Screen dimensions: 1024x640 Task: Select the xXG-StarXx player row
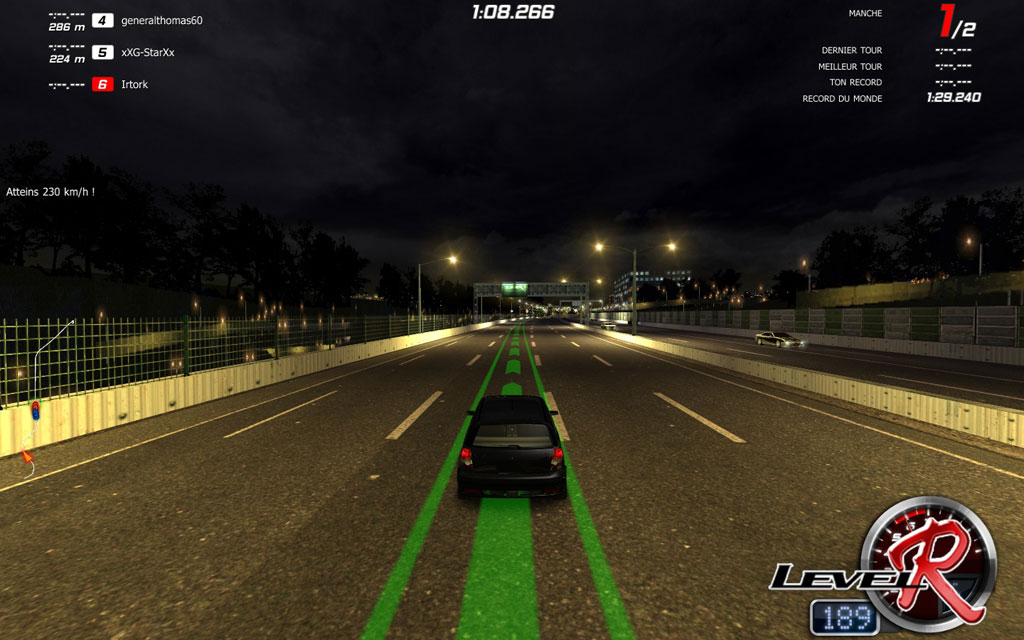click(x=147, y=52)
